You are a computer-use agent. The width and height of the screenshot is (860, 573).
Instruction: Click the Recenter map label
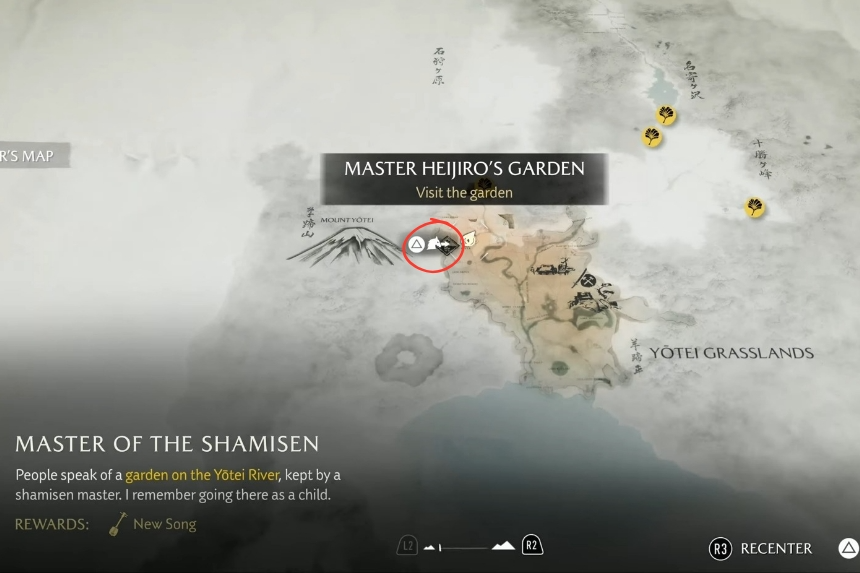(775, 548)
